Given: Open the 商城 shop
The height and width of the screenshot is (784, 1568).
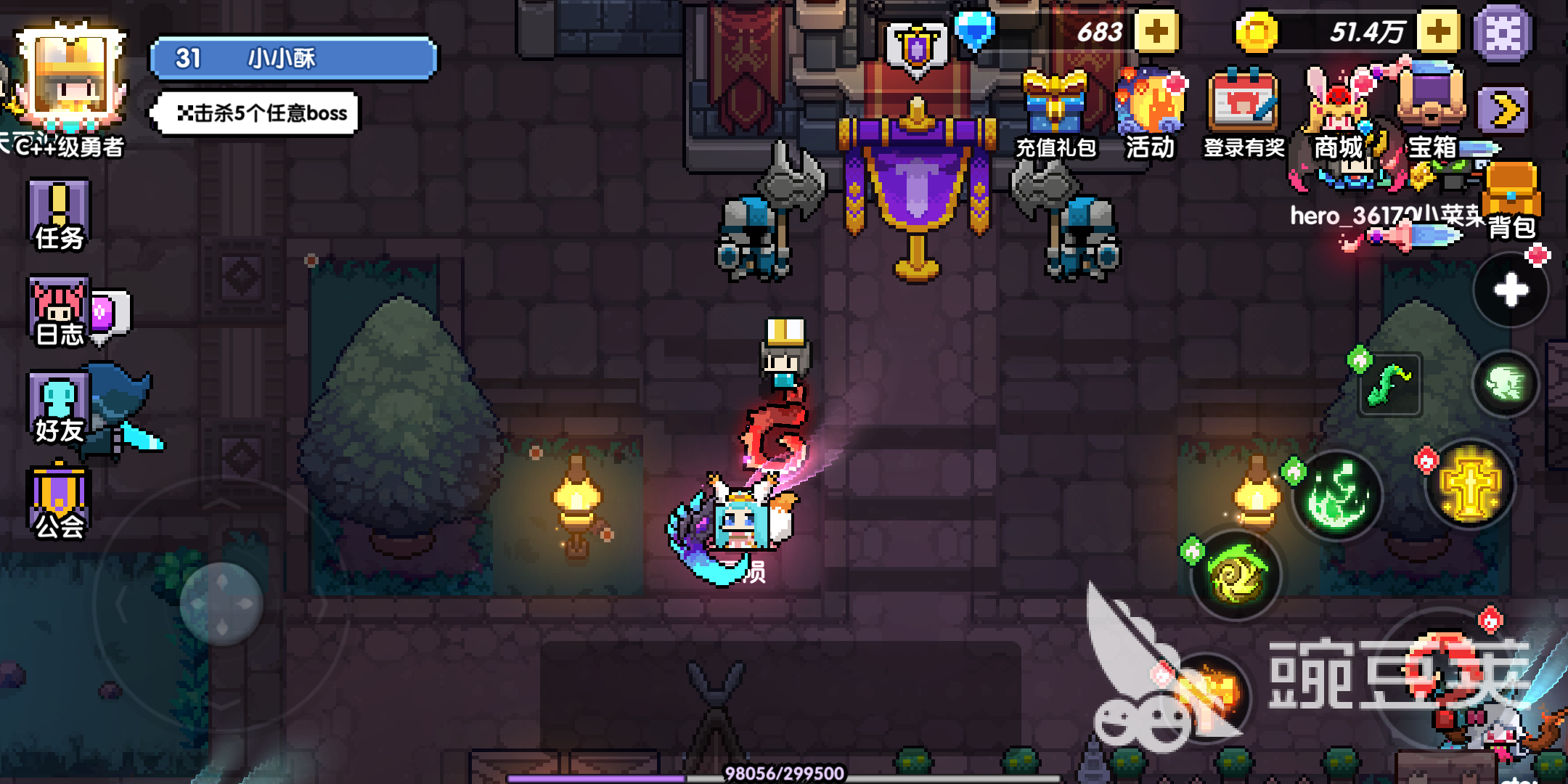Looking at the screenshot, I should click(1339, 114).
